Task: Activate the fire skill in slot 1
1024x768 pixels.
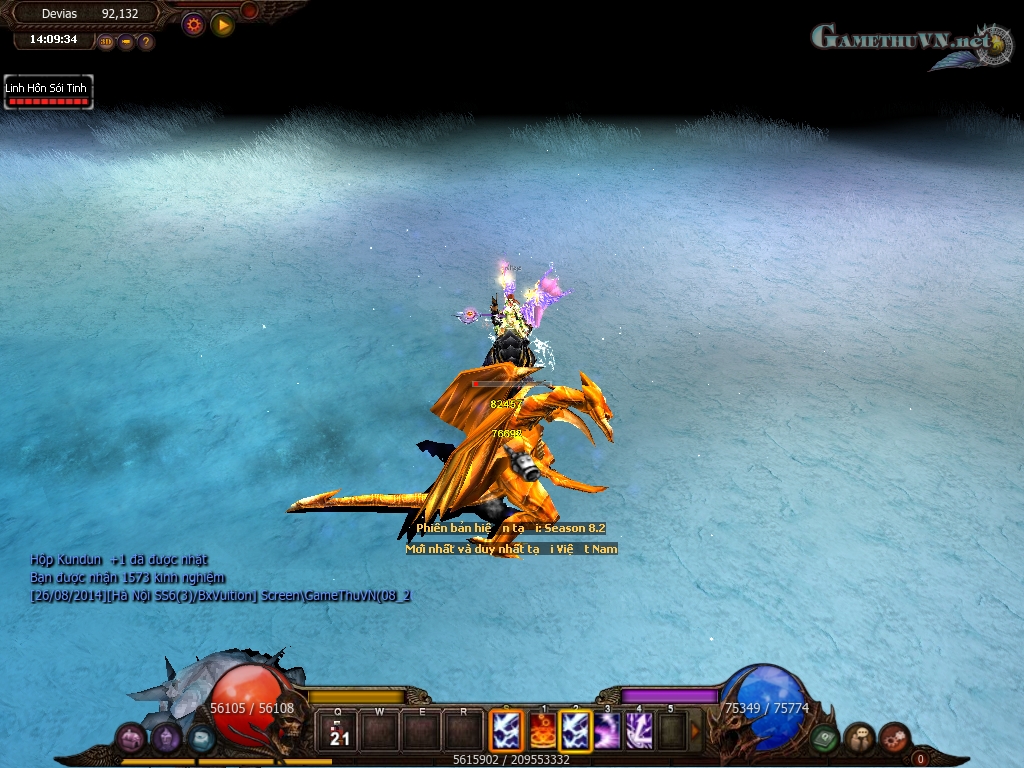Action: tap(542, 731)
